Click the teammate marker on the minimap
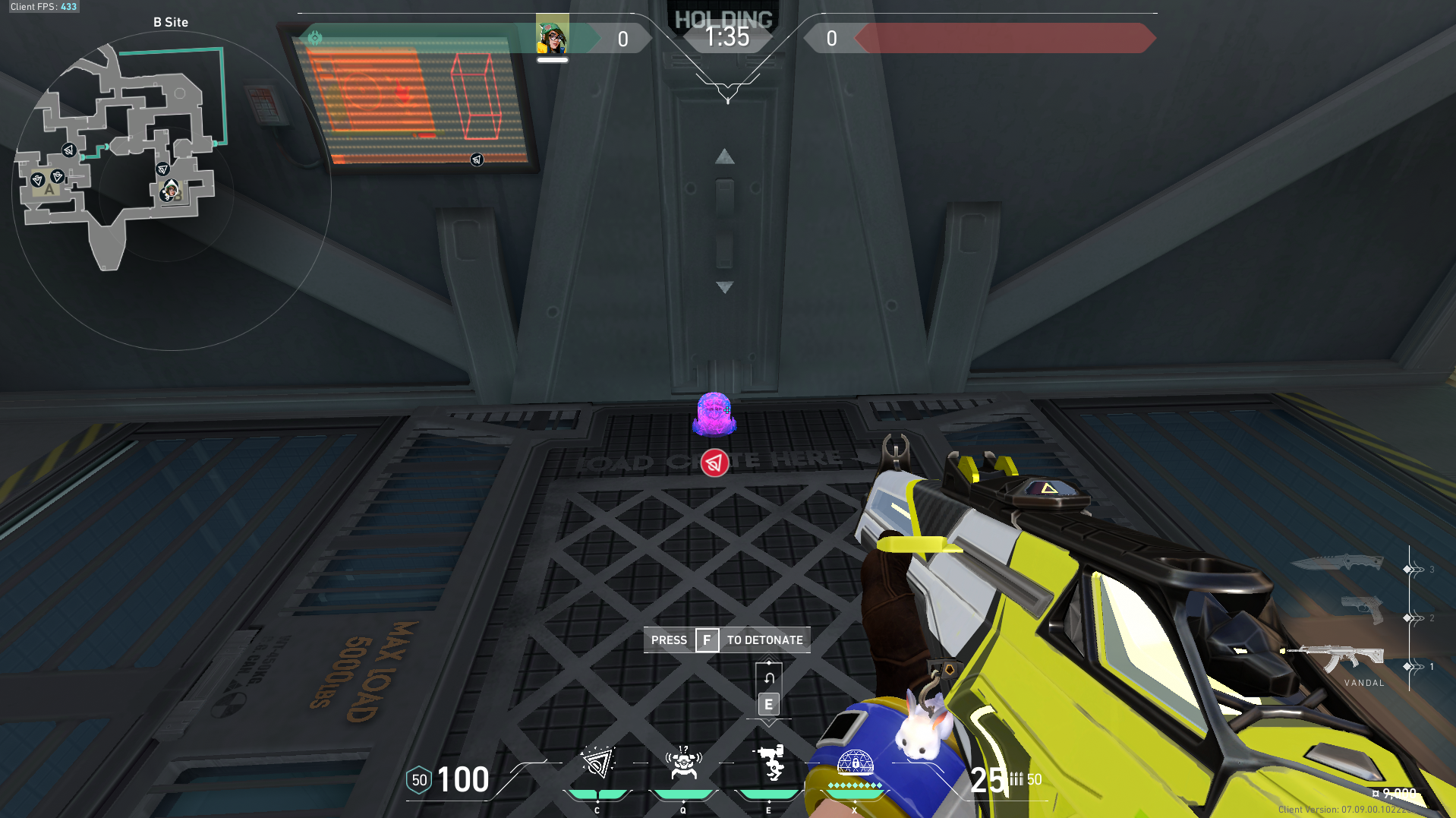 [170, 191]
